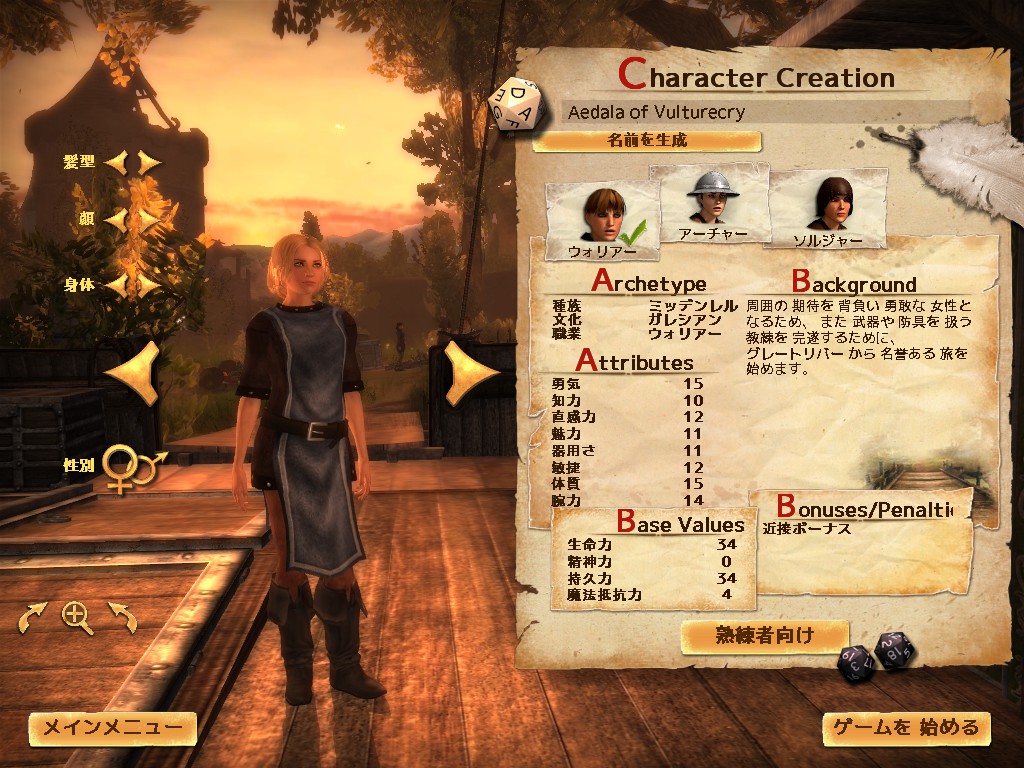The width and height of the screenshot is (1024, 768).
Task: Open the 熟練者向け expert mode
Action: coord(765,635)
